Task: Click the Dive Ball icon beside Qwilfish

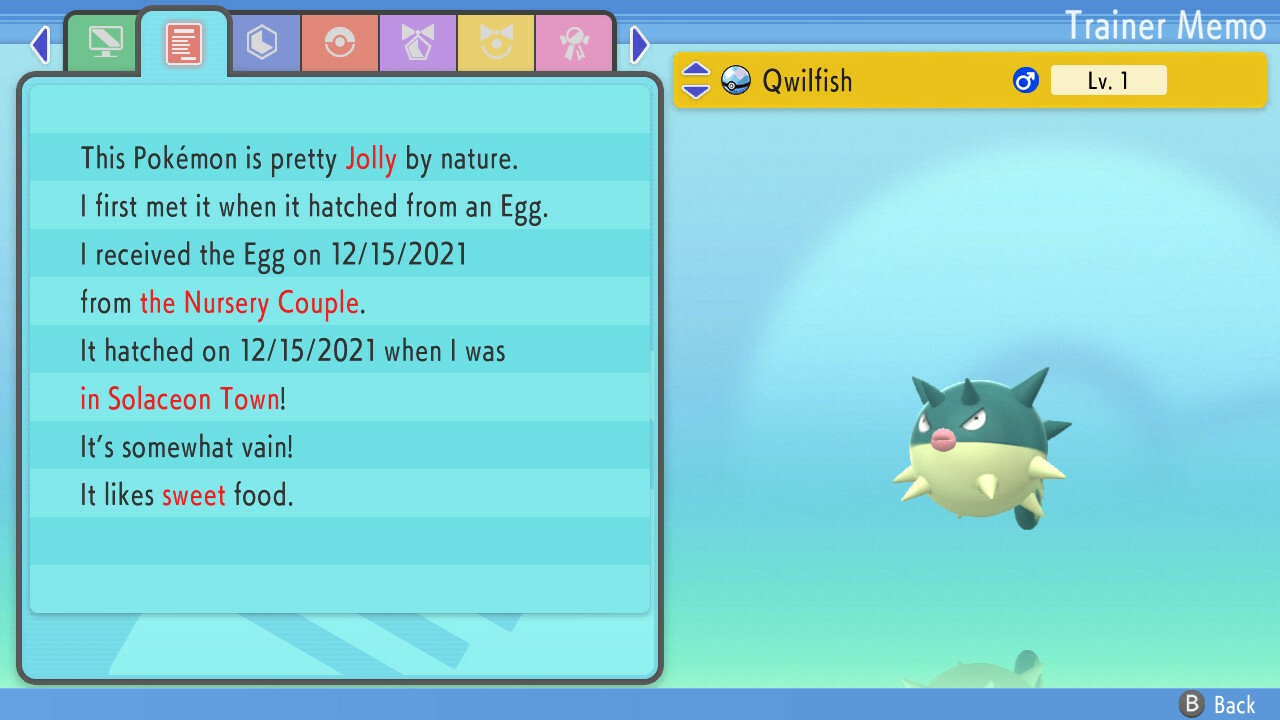Action: click(735, 80)
